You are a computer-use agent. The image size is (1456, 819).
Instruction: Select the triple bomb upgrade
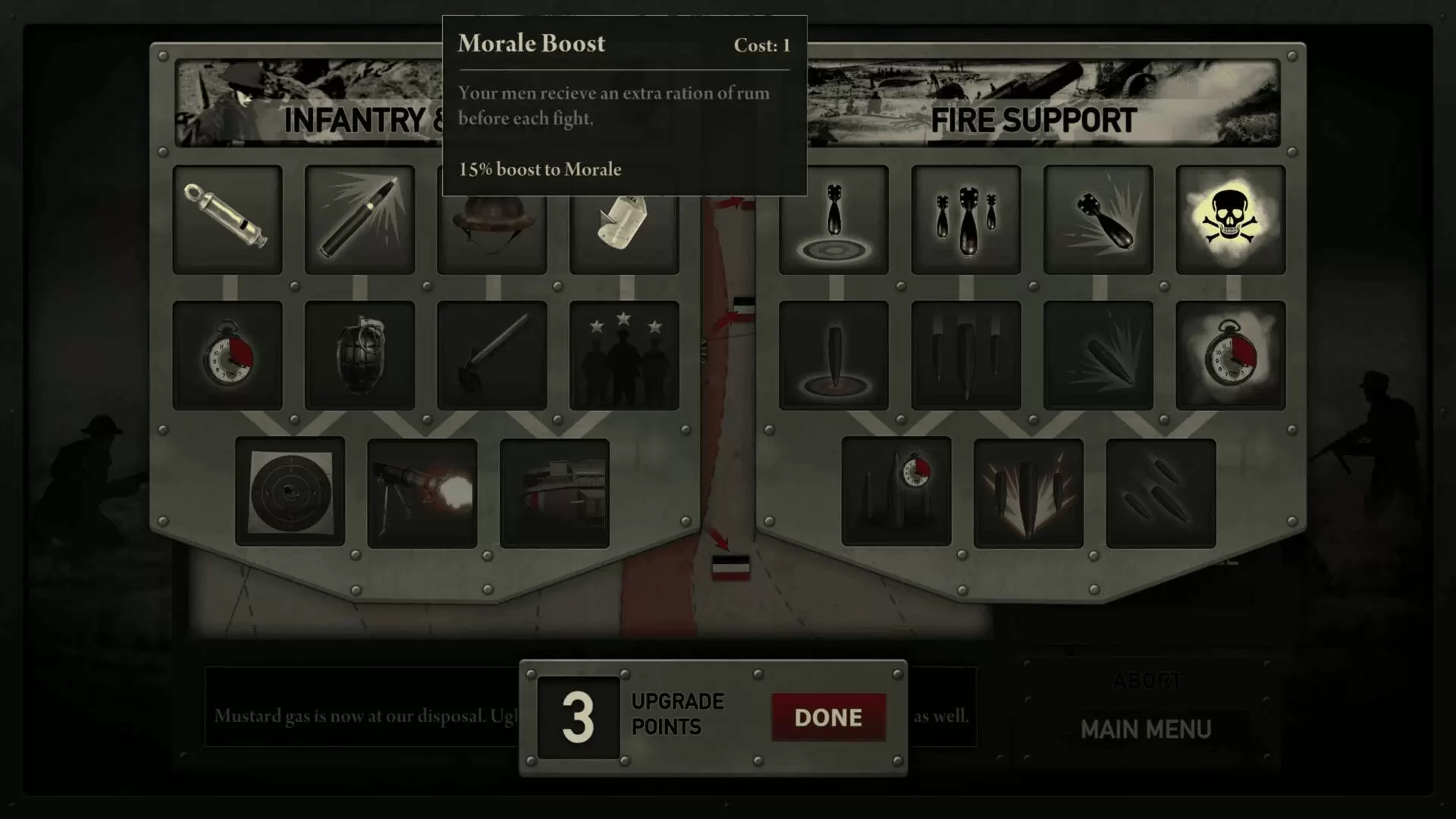pyautogui.click(x=966, y=219)
